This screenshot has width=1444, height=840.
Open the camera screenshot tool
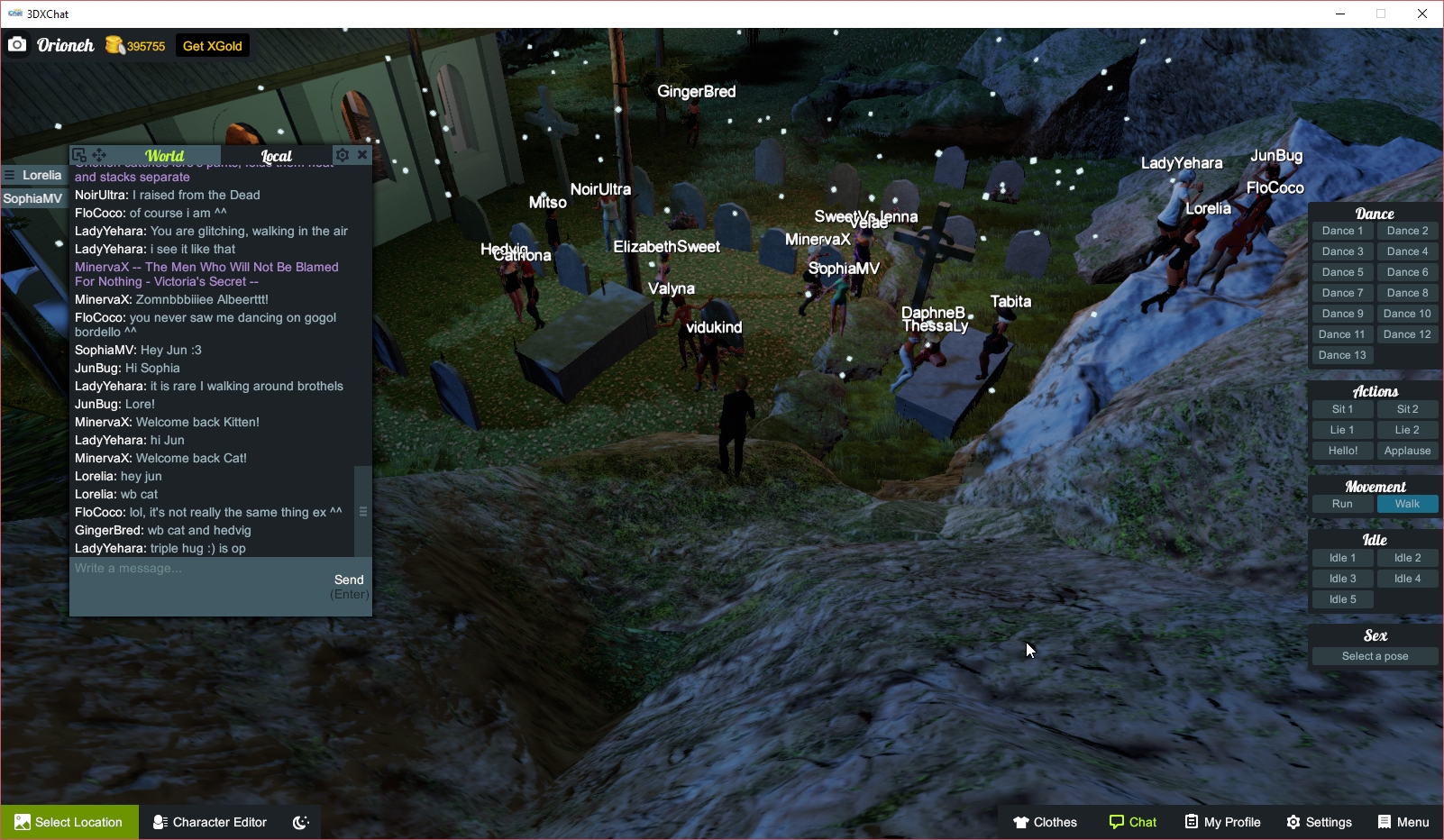coord(16,44)
